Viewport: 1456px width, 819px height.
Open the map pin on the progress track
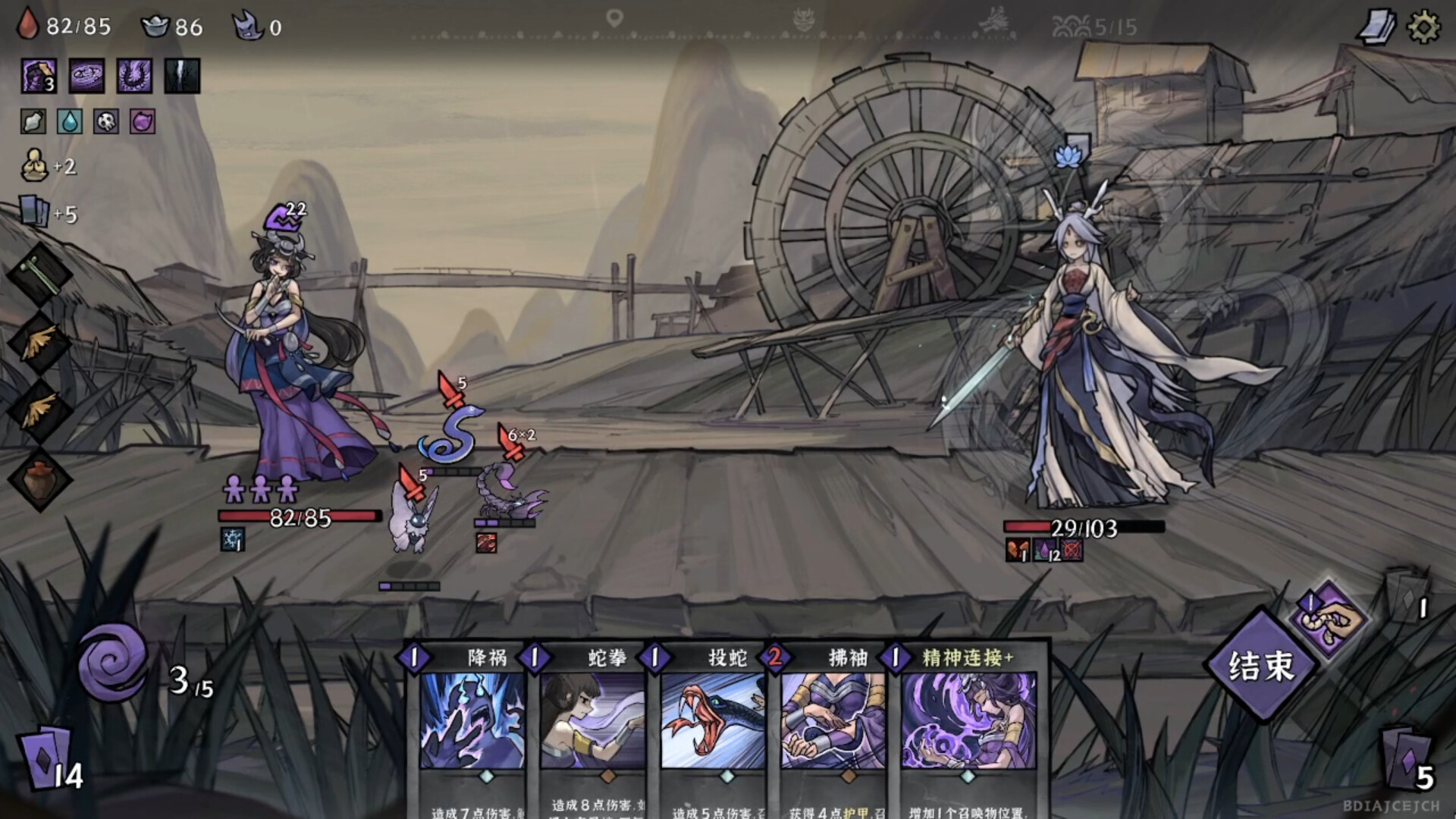[x=614, y=18]
